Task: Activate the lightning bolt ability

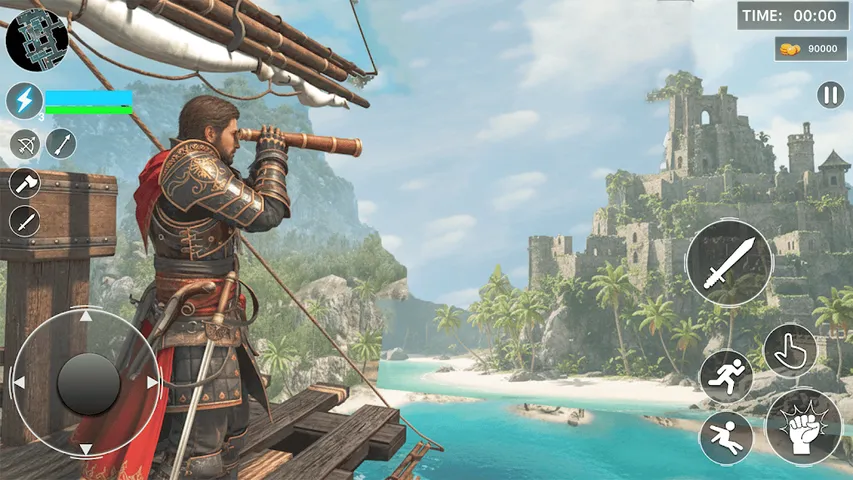Action: tap(24, 101)
